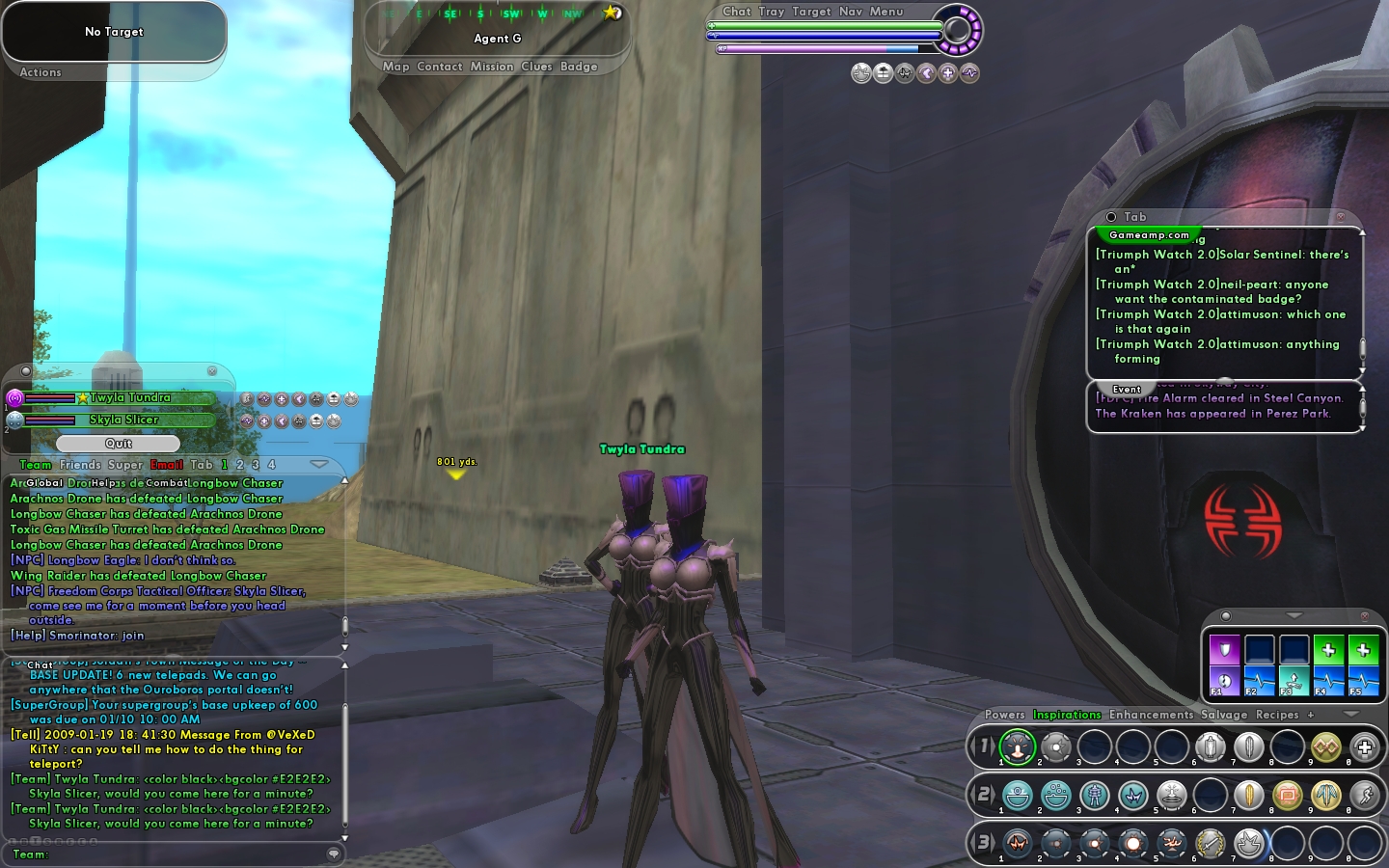Image resolution: width=1389 pixels, height=868 pixels.
Task: Open the Mission tab
Action: 492,67
